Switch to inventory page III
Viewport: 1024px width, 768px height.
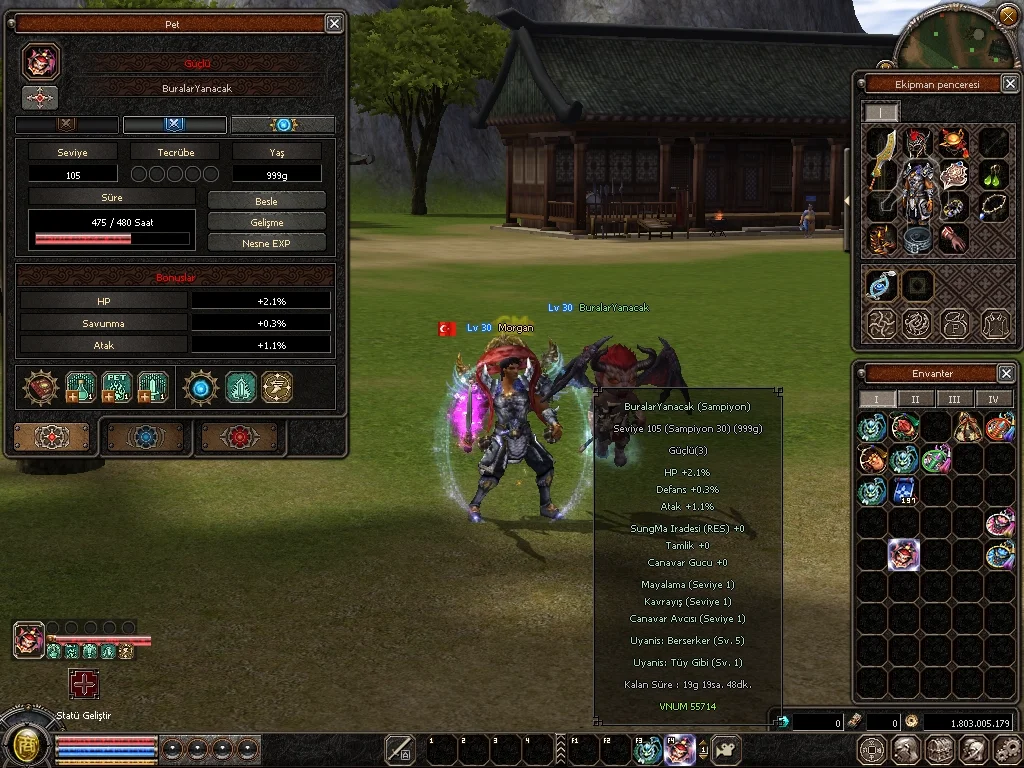pyautogui.click(x=954, y=399)
